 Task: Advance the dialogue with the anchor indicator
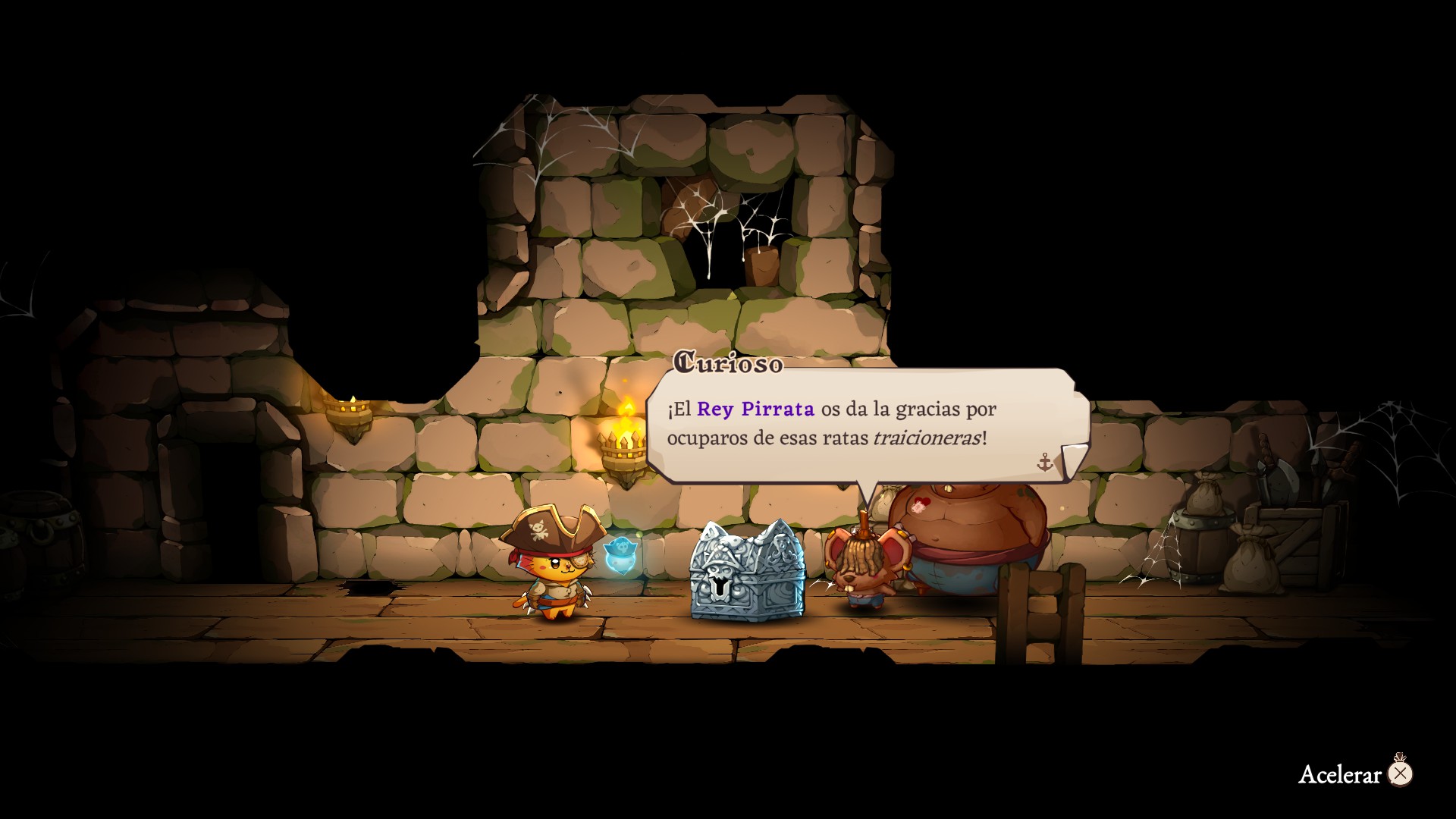tap(1045, 462)
